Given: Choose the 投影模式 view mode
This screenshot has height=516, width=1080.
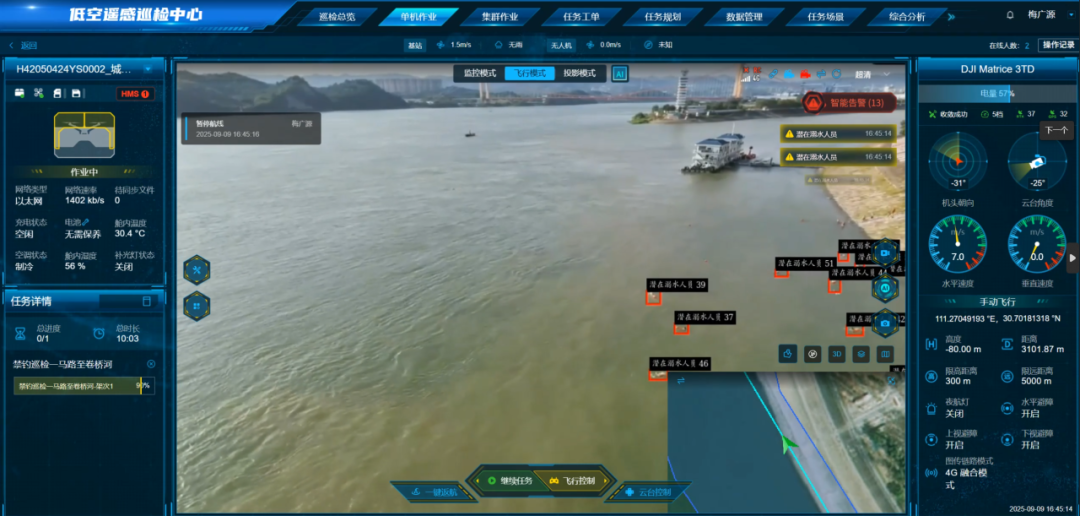Looking at the screenshot, I should pyautogui.click(x=578, y=73).
